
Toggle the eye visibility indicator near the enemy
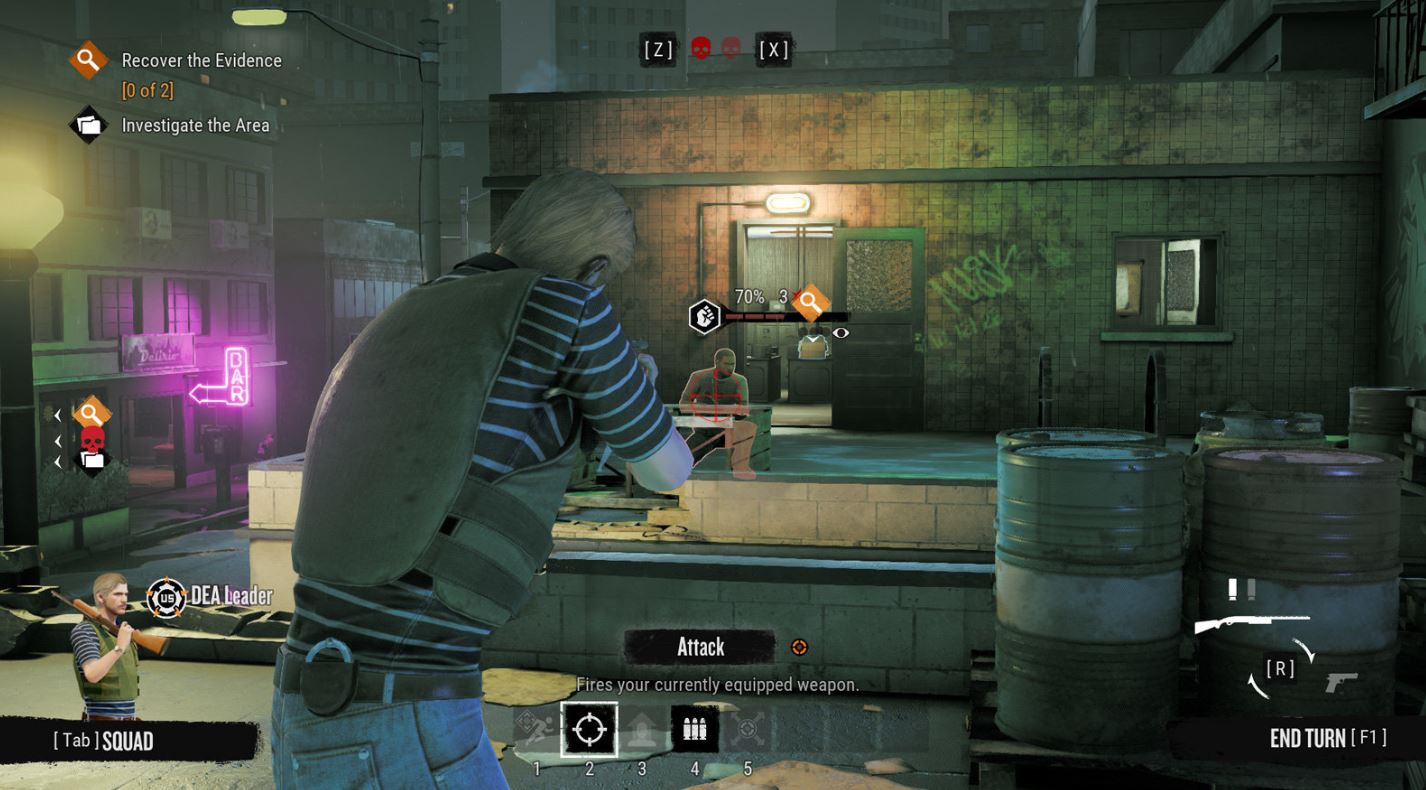tap(840, 331)
